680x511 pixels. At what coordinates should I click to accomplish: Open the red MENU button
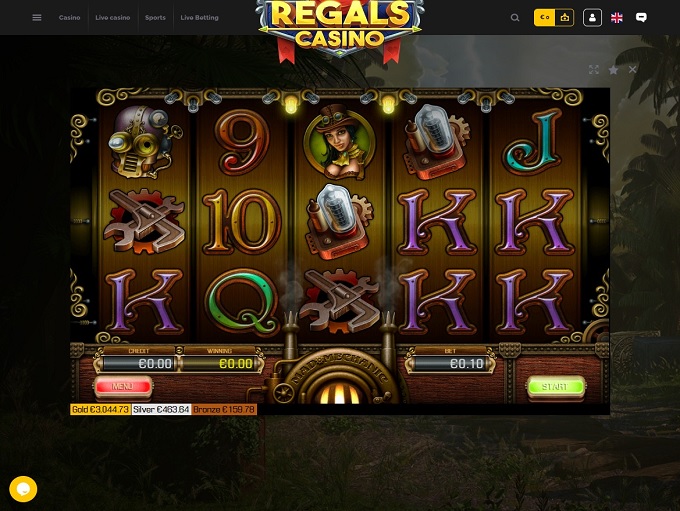click(123, 386)
